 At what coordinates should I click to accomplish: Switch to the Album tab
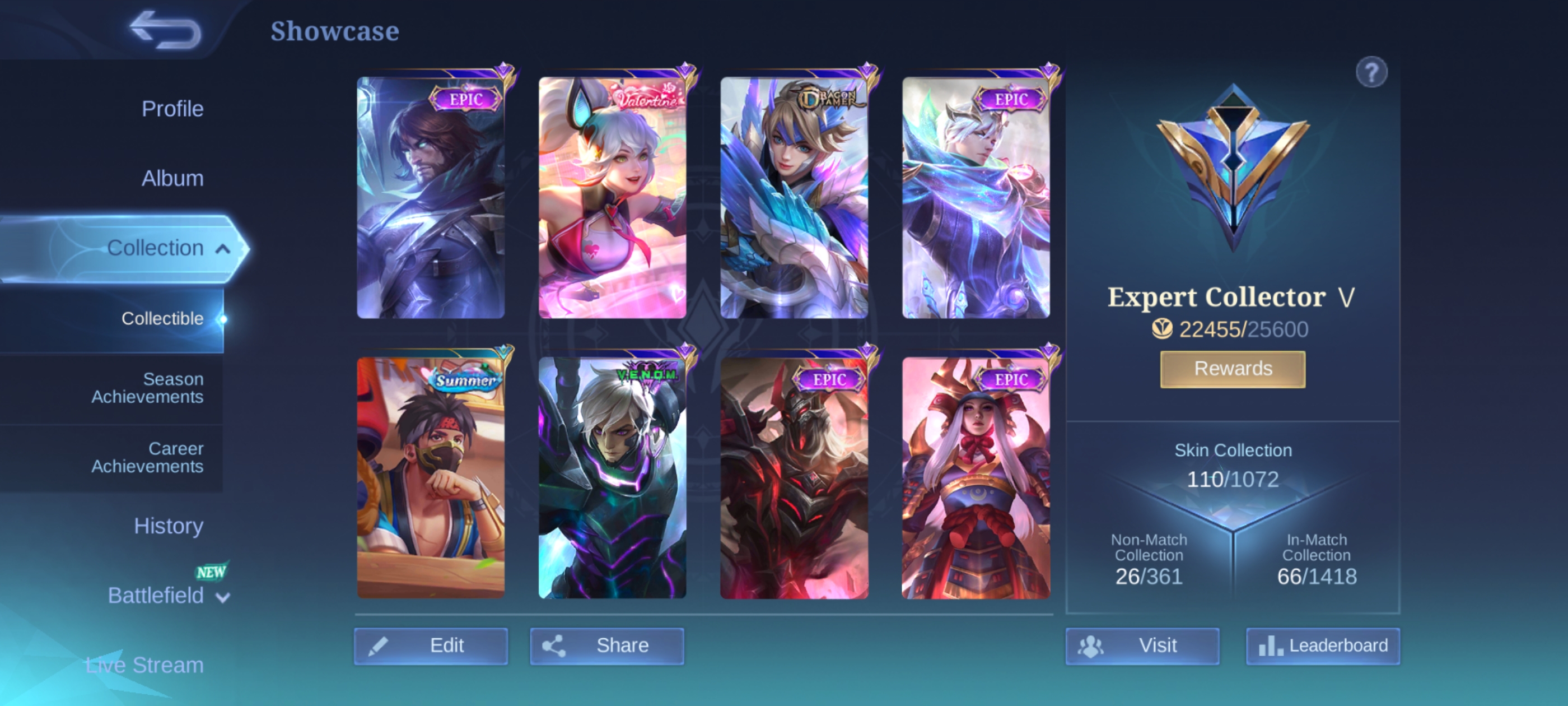pos(172,179)
